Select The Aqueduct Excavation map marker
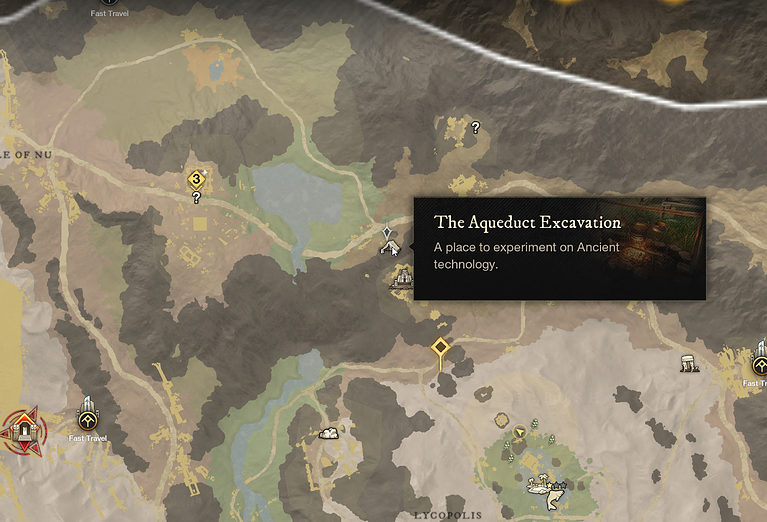The image size is (767, 522). 388,244
